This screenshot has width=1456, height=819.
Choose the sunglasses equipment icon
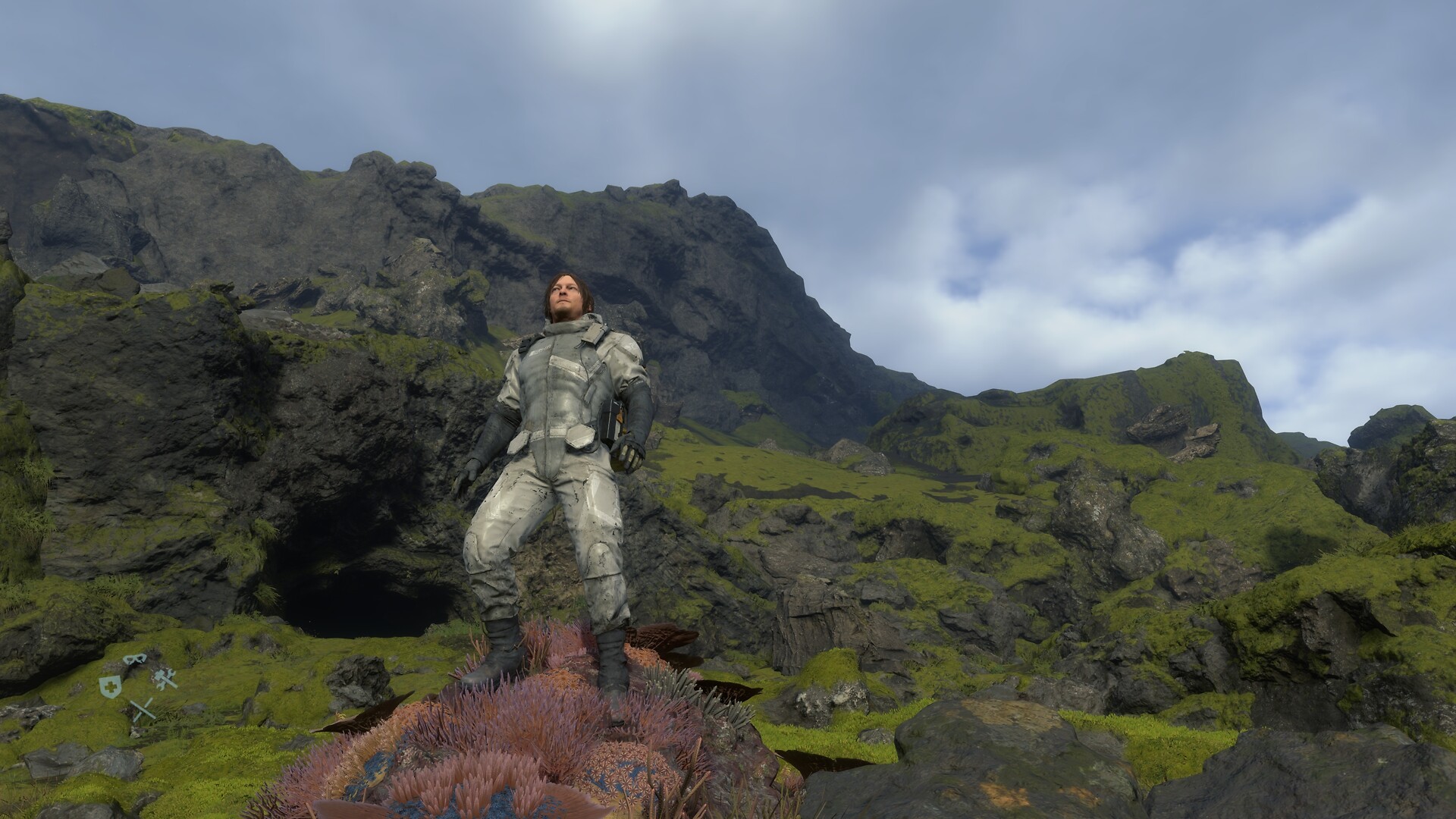pos(135,659)
